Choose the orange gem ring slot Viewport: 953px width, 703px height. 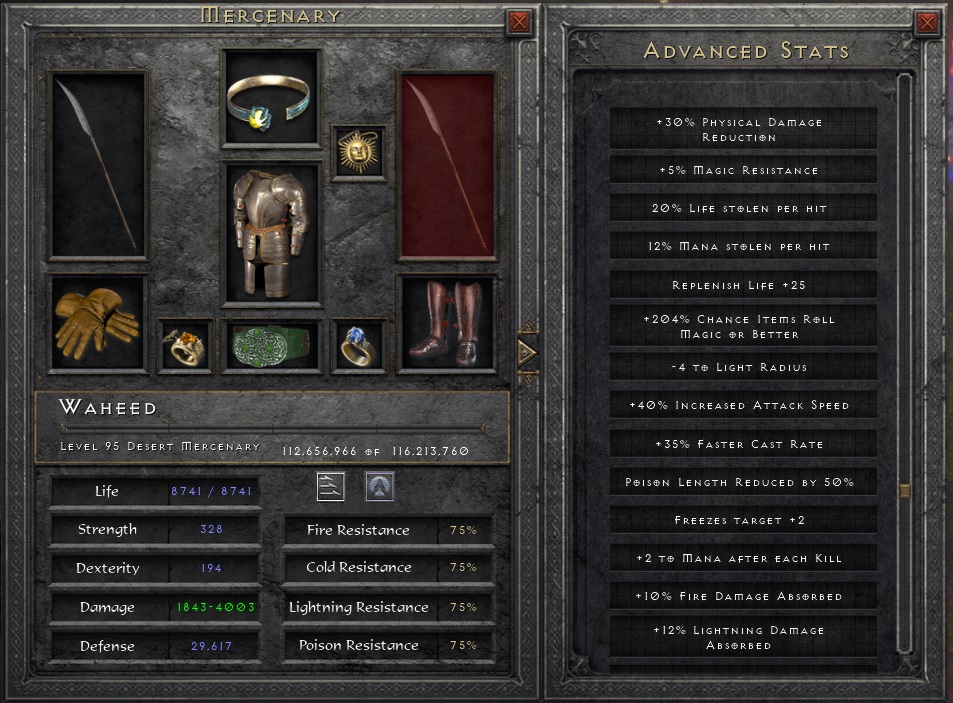(x=185, y=346)
